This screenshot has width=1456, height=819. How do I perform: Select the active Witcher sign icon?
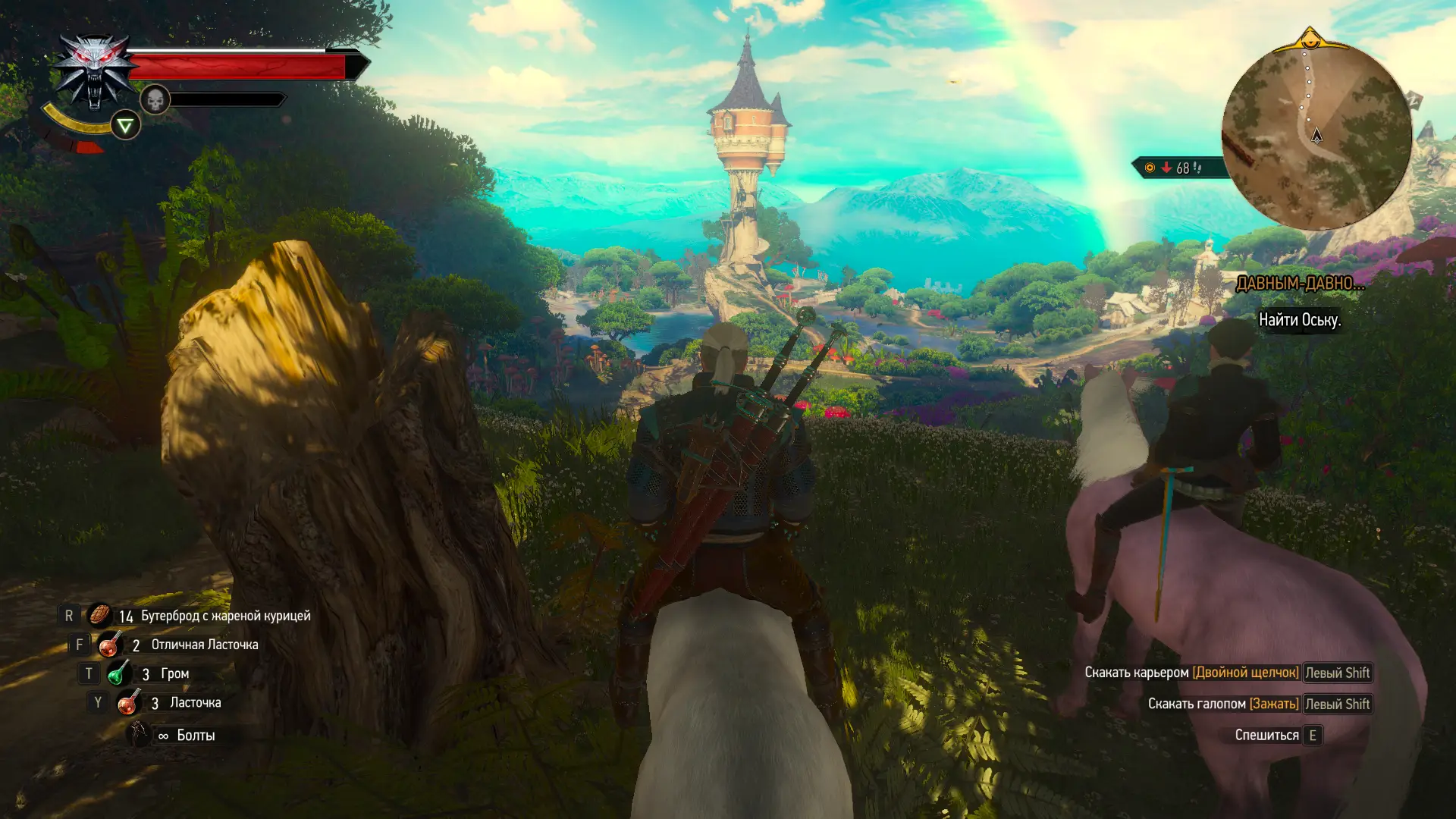(125, 125)
